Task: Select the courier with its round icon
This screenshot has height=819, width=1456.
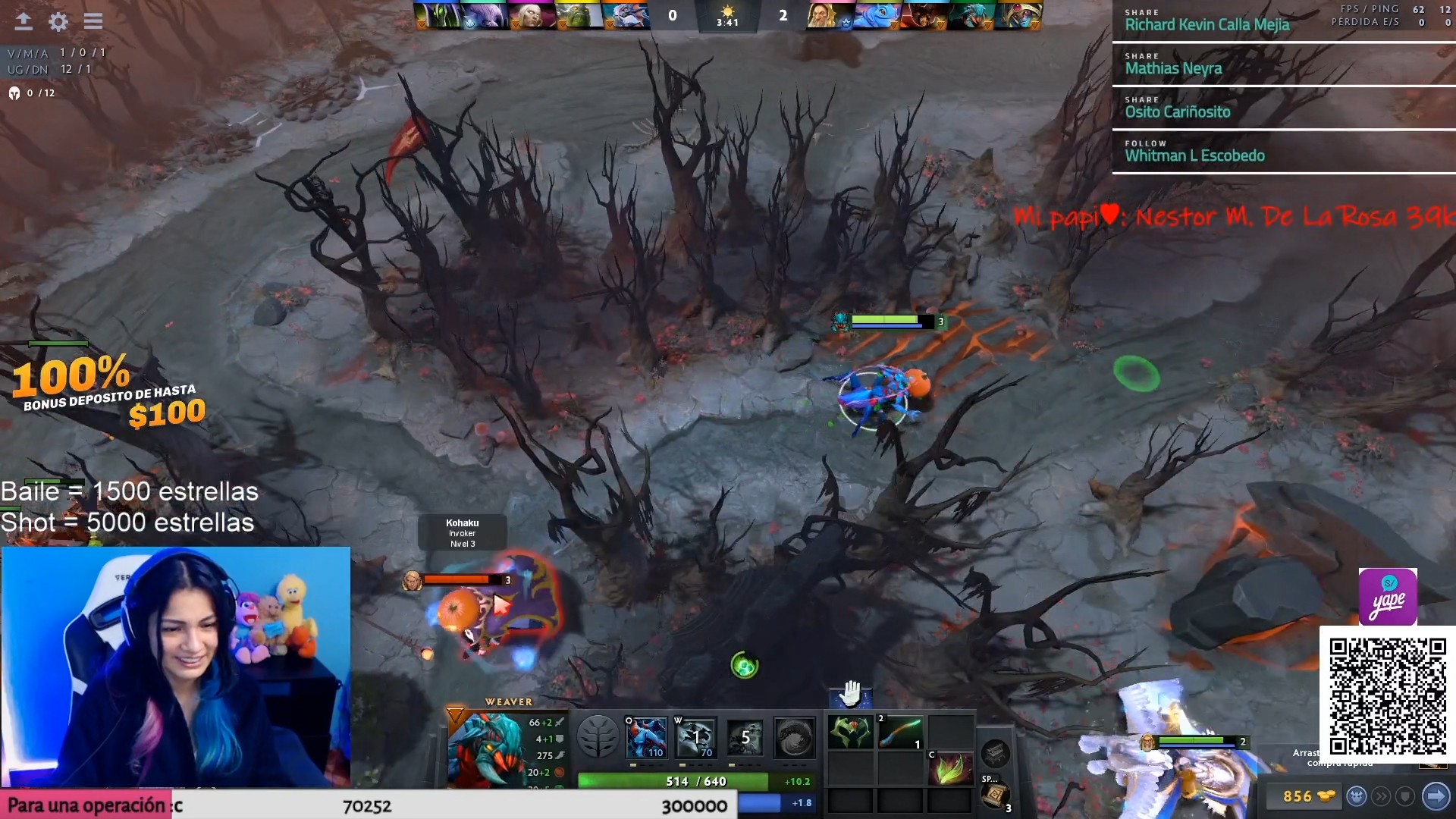Action: coord(1357,796)
